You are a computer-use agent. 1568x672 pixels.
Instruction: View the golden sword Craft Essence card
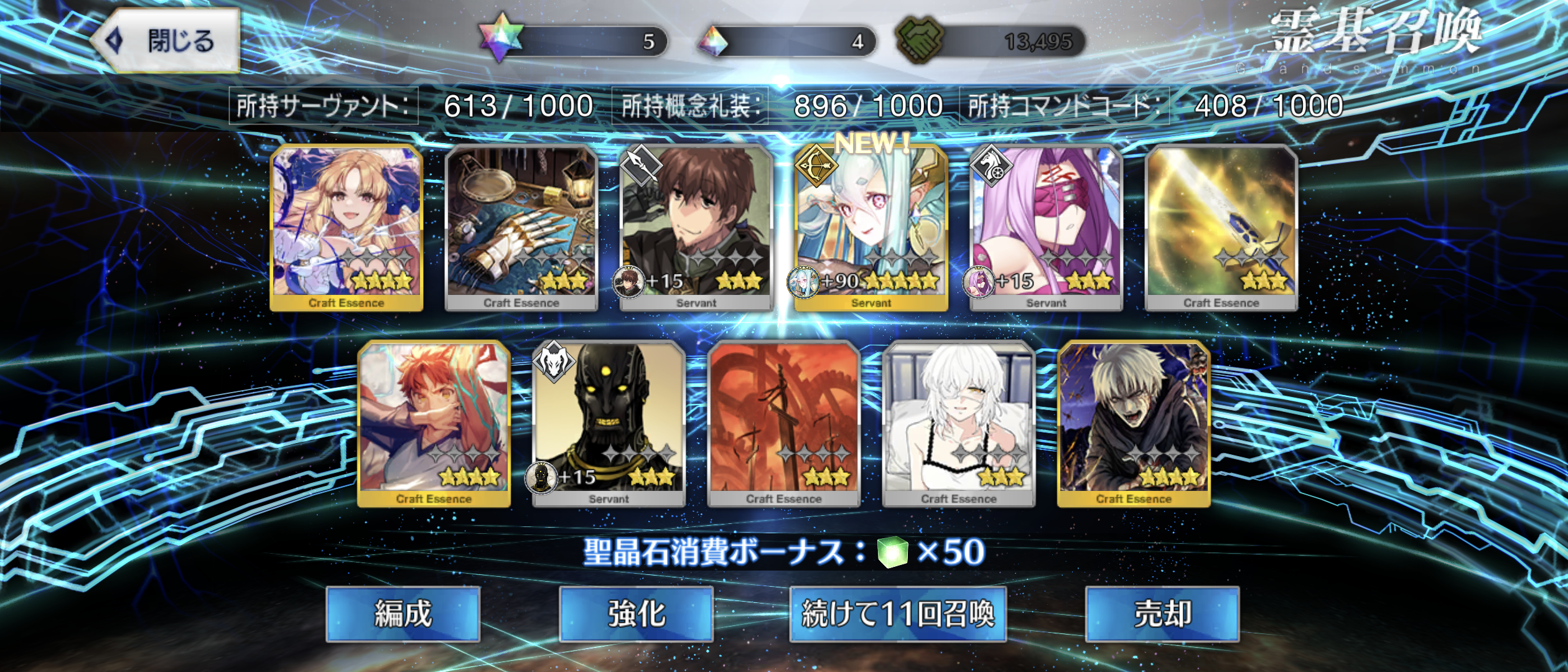click(x=1221, y=227)
